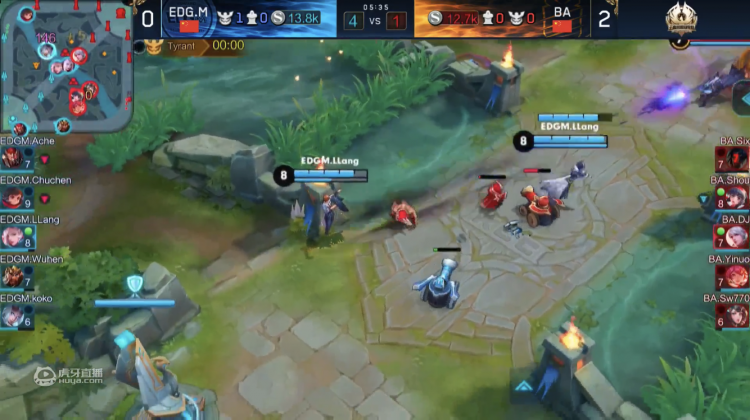The width and height of the screenshot is (750, 420).
Task: Click the huya.com stream logo
Action: point(69,377)
